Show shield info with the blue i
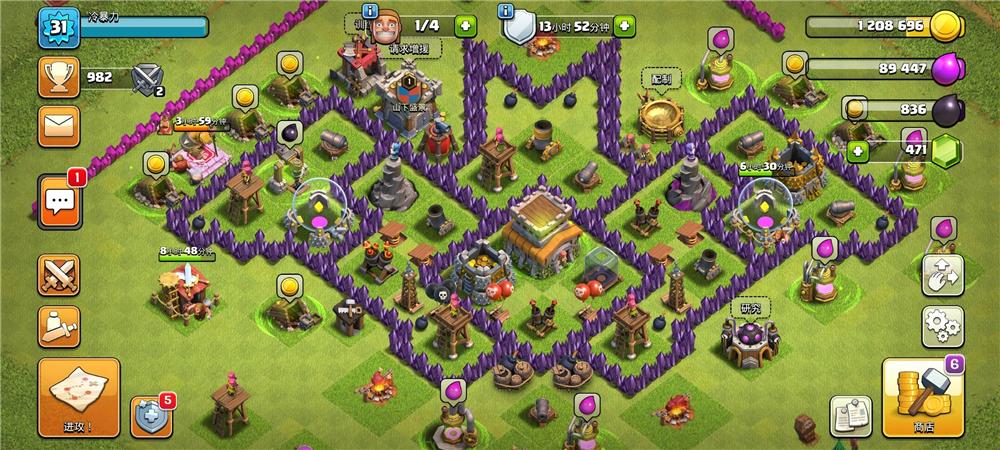Viewport: 1000px width, 450px height. click(508, 12)
